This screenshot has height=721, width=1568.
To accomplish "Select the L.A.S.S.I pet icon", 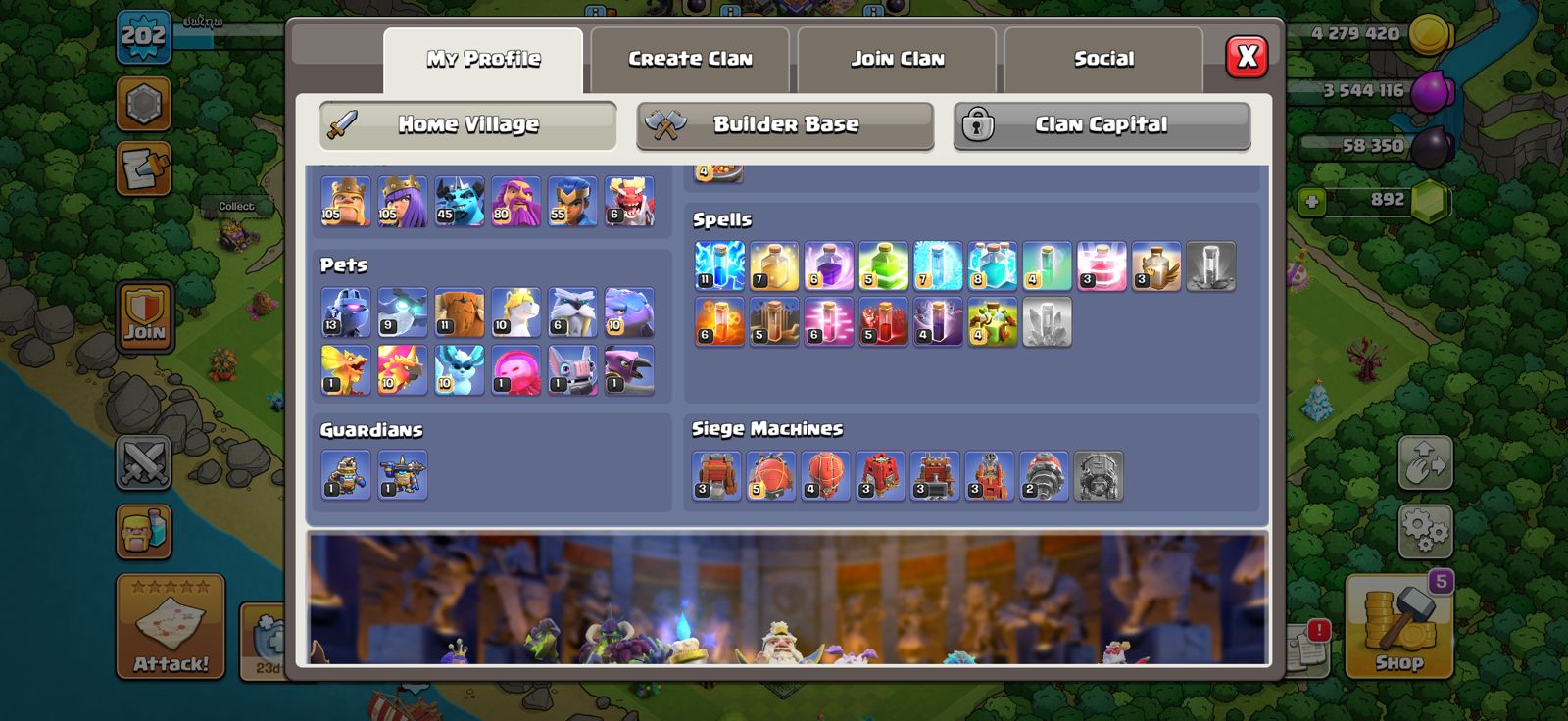I will [x=343, y=311].
